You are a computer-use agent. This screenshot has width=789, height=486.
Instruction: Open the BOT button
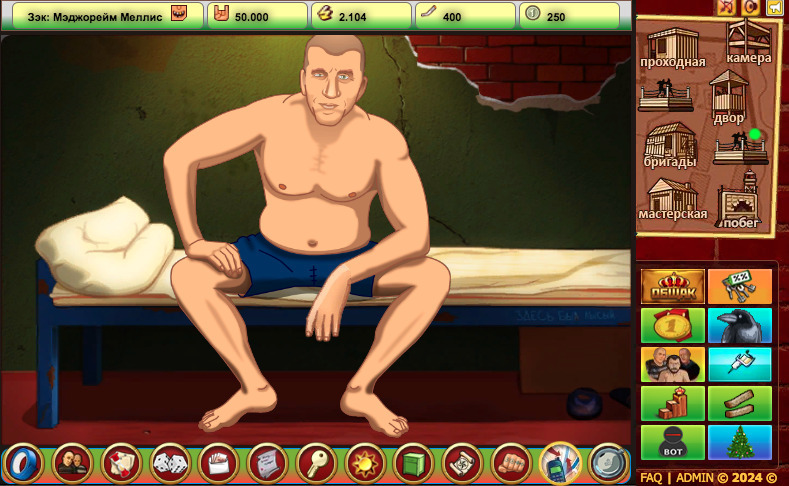pos(672,441)
